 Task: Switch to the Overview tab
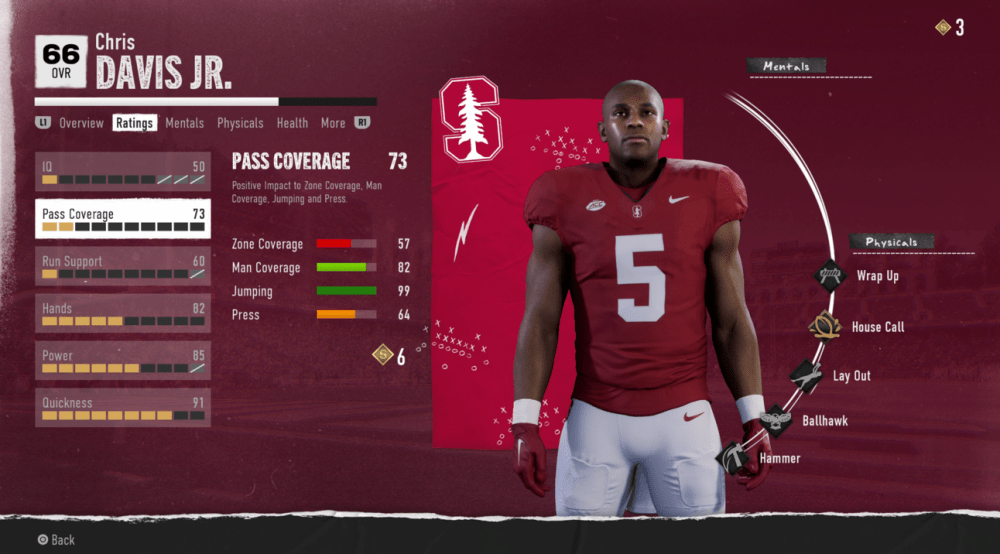click(81, 123)
